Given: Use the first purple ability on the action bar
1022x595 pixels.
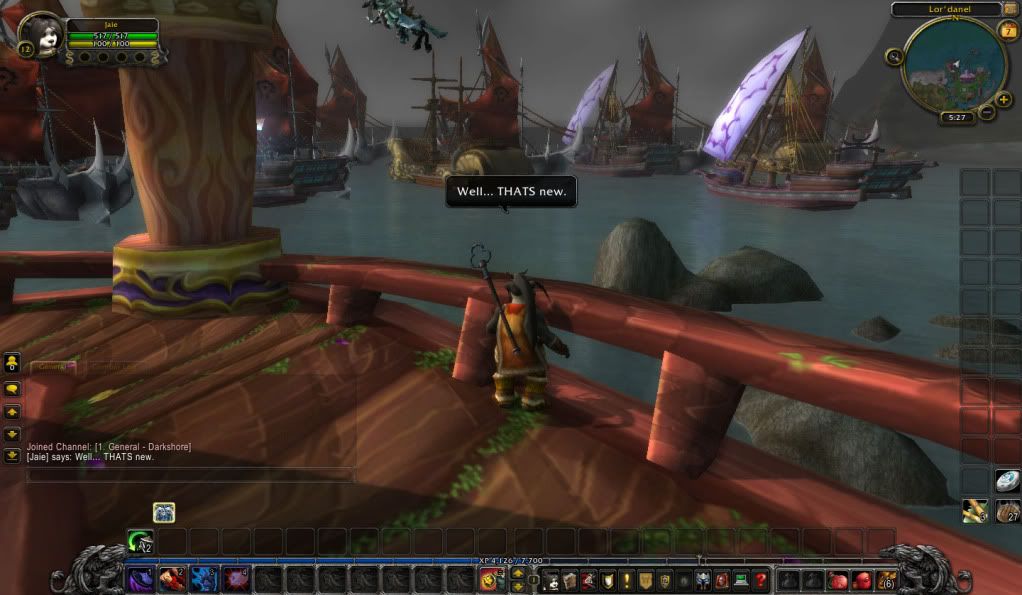Looking at the screenshot, I should click(140, 579).
